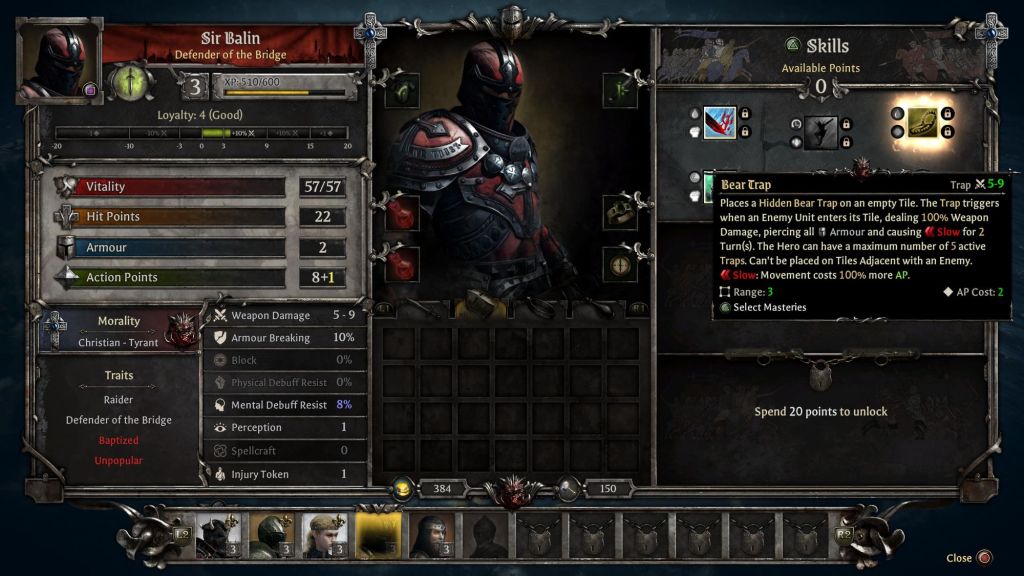Screen dimensions: 1024x576
Task: Select the upper red potion equipment slot
Action: click(x=402, y=213)
